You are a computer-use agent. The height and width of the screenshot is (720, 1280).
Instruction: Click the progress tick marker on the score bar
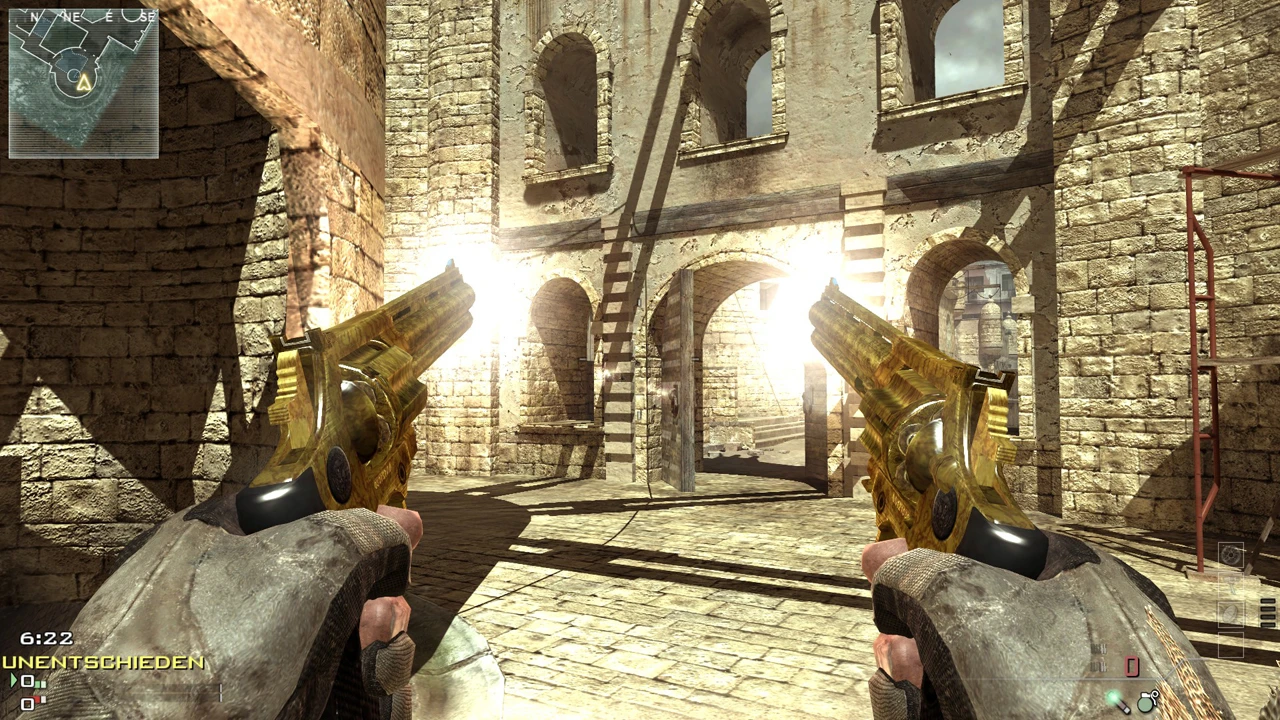[x=220, y=693]
